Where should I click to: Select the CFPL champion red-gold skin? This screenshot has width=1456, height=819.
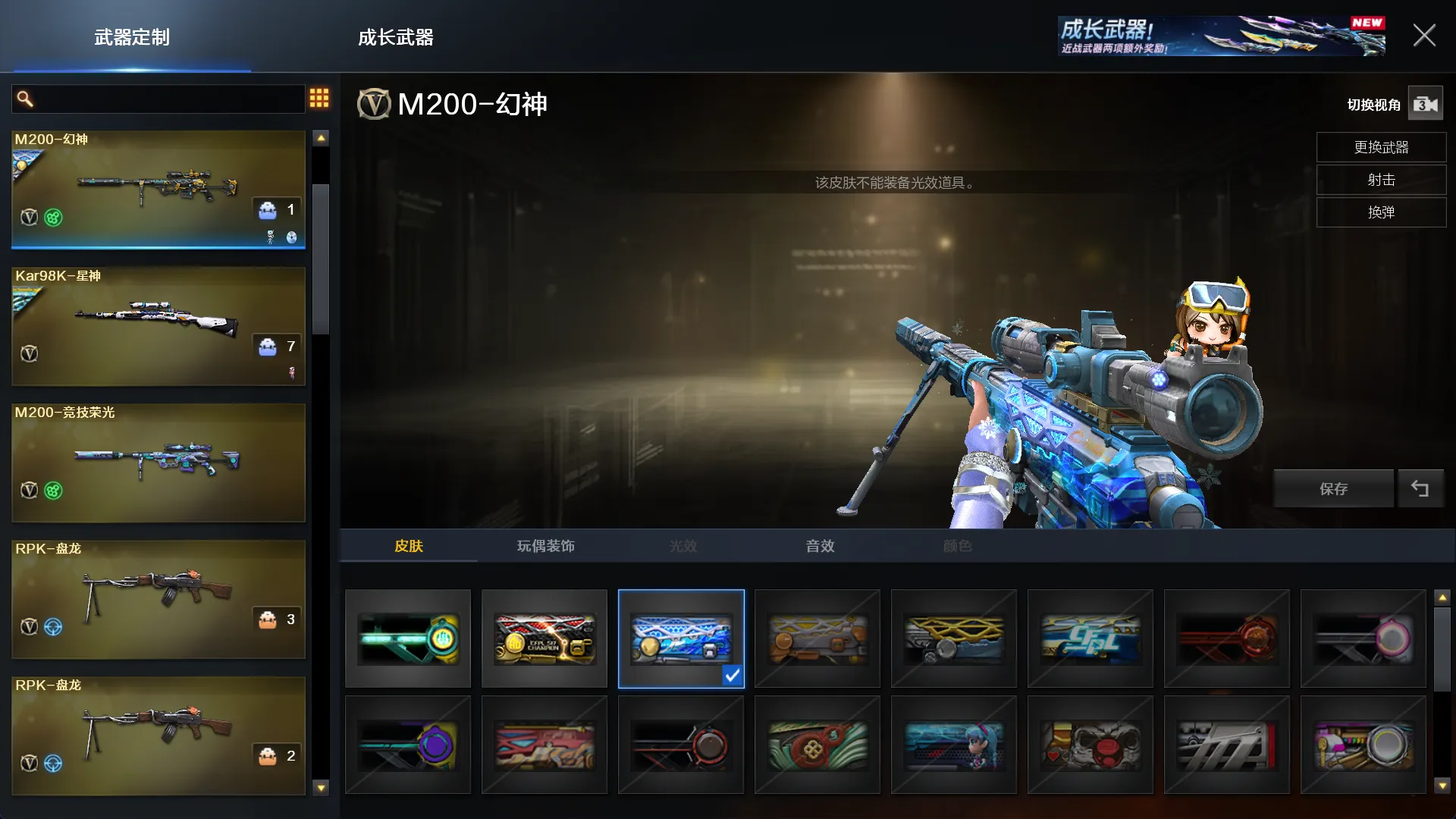(544, 639)
